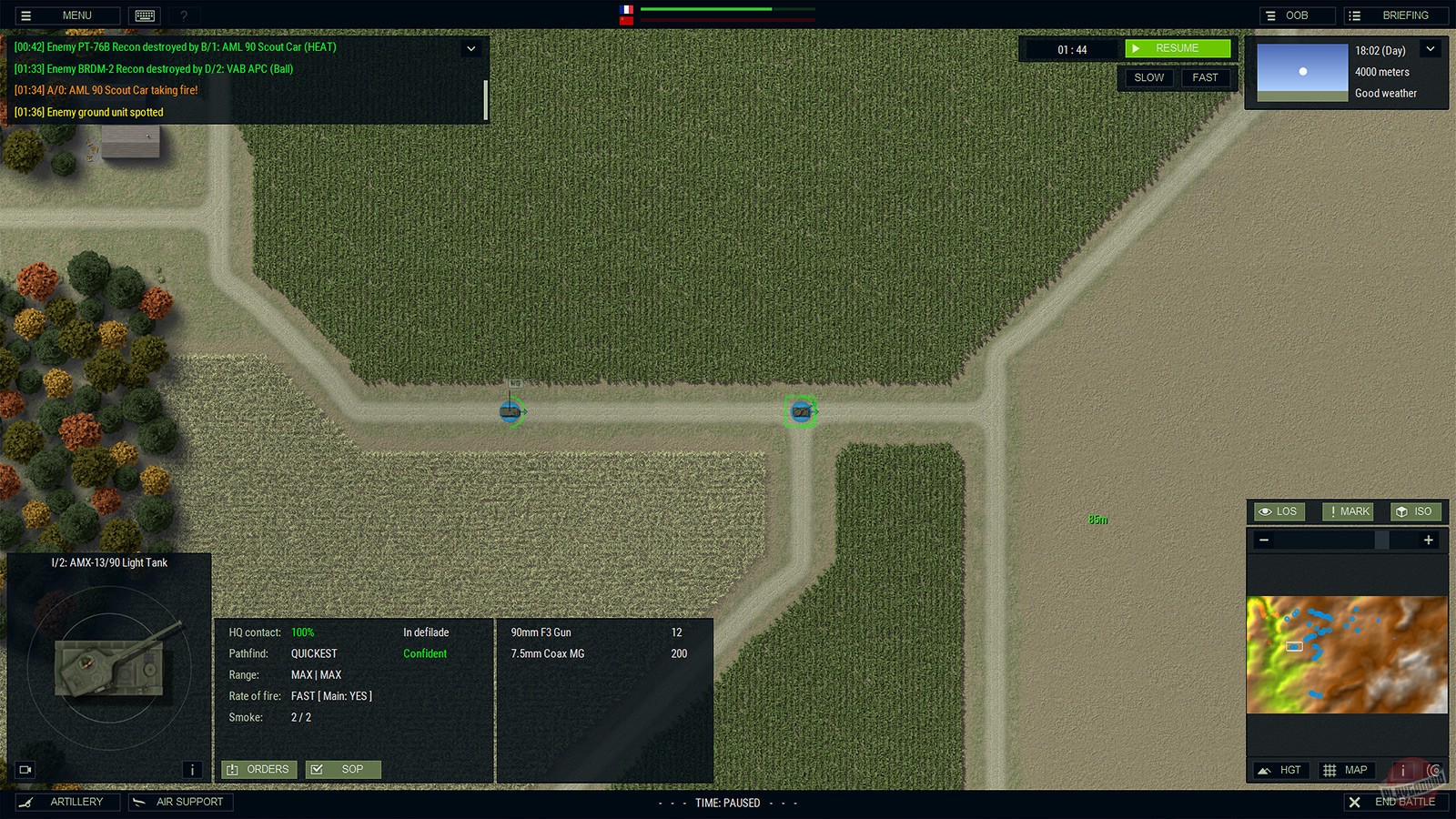Open the OOB order of battle
The height and width of the screenshot is (819, 1456).
pyautogui.click(x=1296, y=15)
